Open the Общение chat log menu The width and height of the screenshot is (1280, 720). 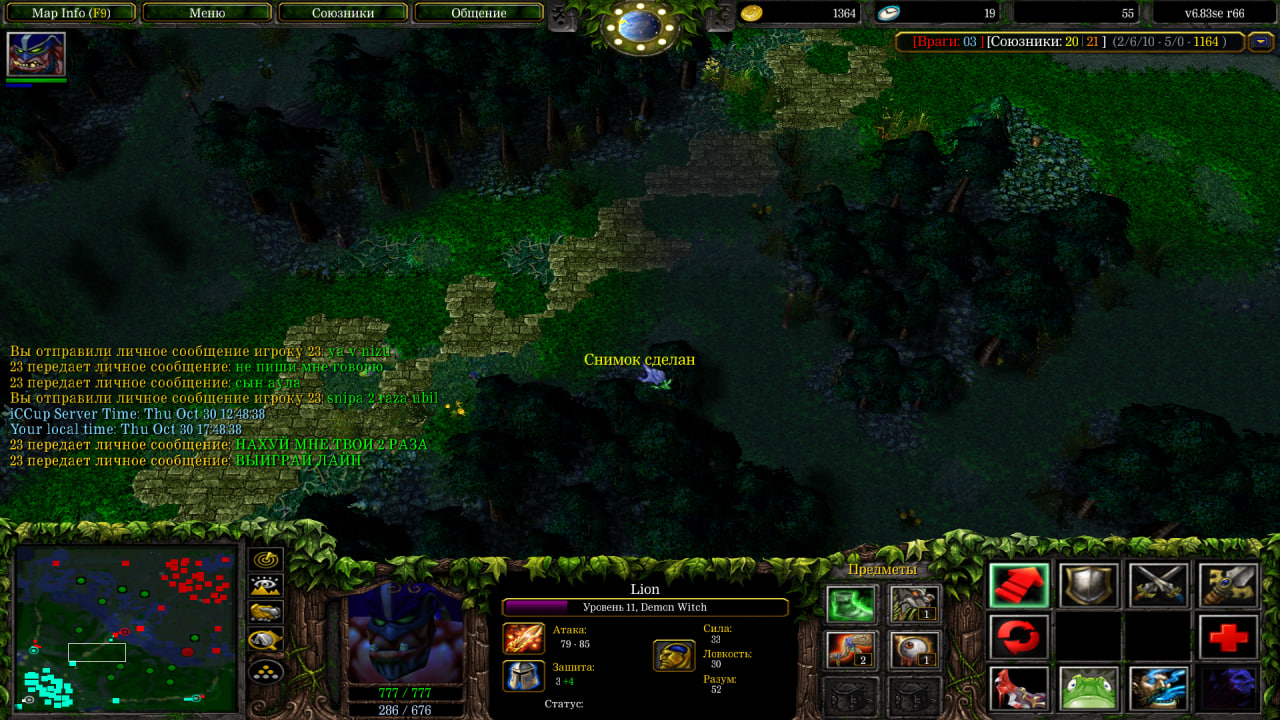tap(478, 13)
